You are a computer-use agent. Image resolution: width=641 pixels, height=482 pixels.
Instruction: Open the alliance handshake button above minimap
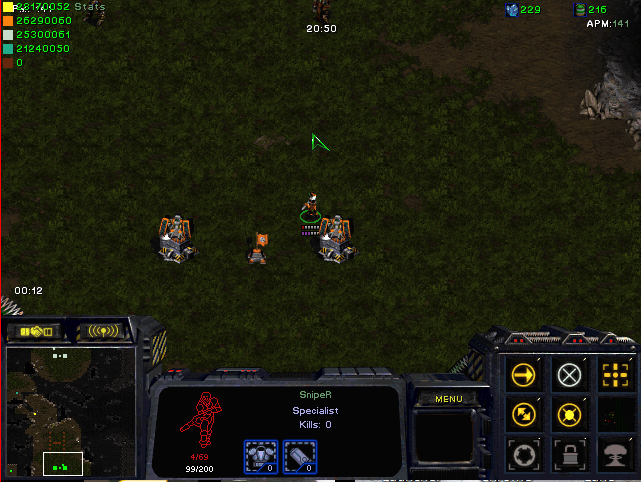pyautogui.click(x=35, y=331)
